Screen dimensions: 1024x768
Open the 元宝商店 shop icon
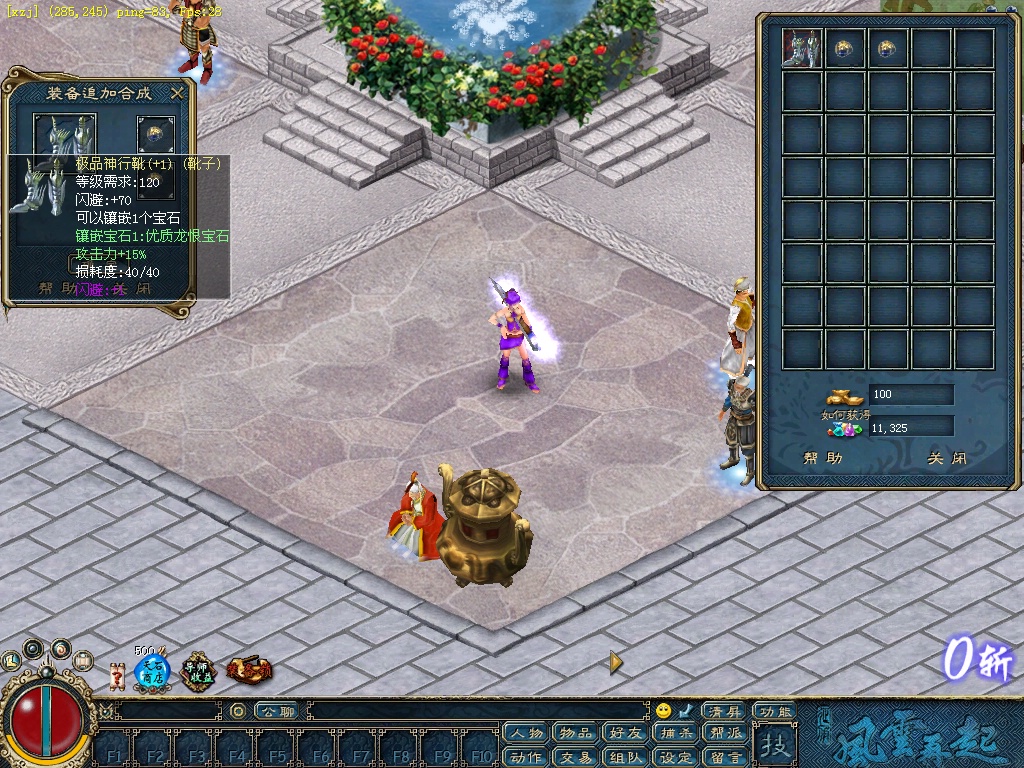tap(152, 672)
